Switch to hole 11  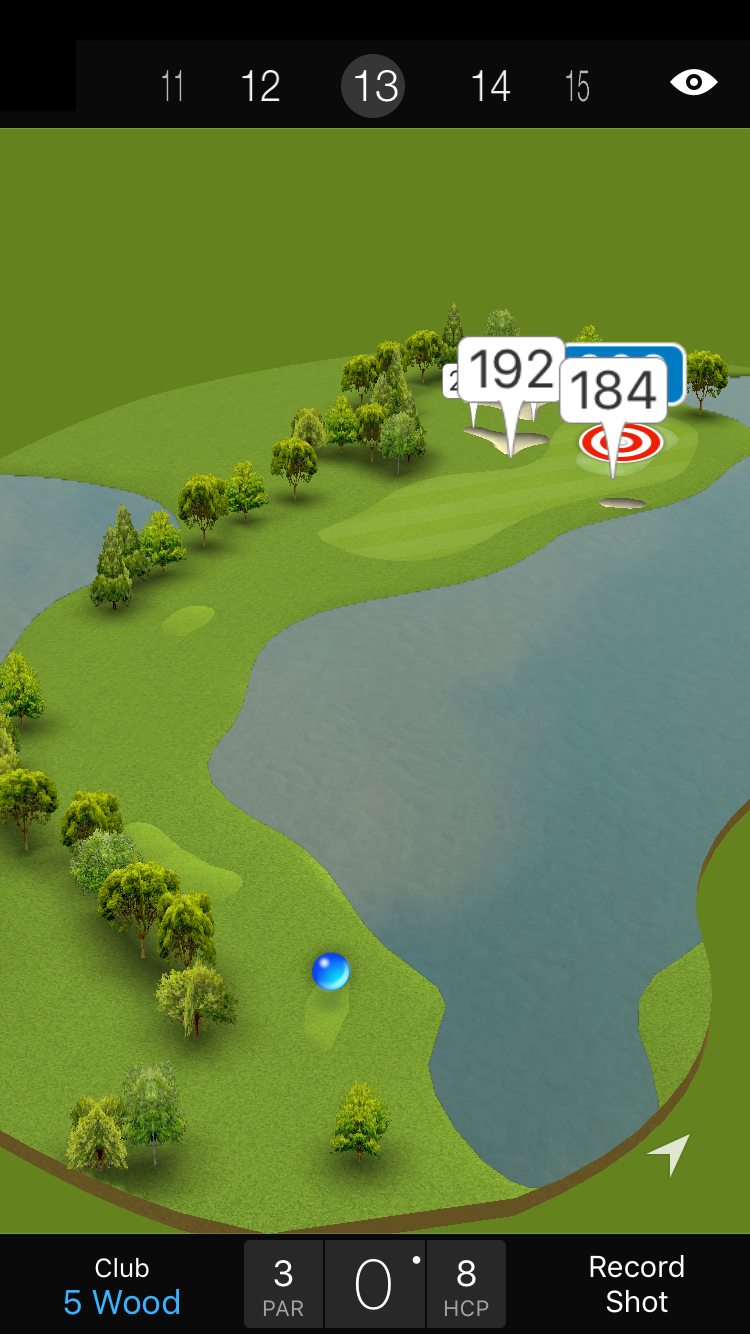click(x=172, y=86)
